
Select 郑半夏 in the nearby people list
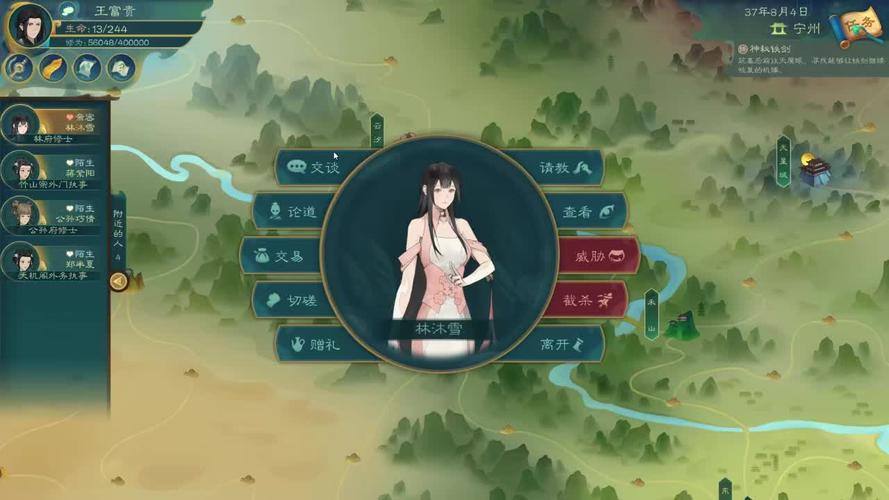[53, 261]
